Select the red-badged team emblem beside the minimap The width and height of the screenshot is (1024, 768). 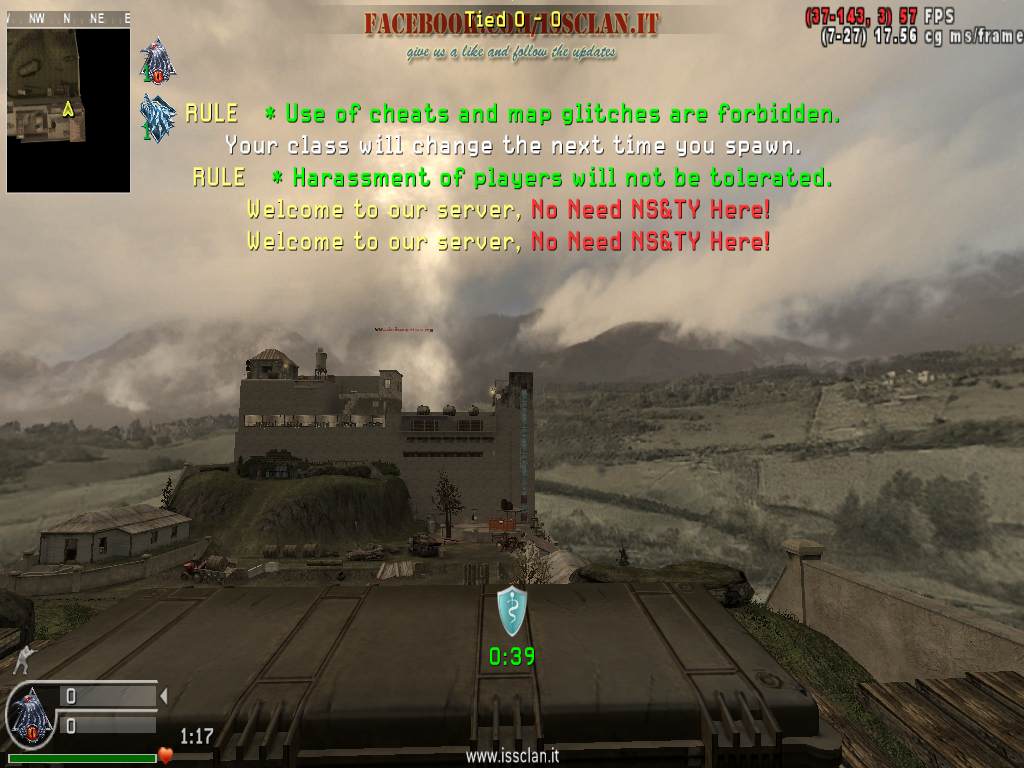(x=158, y=61)
